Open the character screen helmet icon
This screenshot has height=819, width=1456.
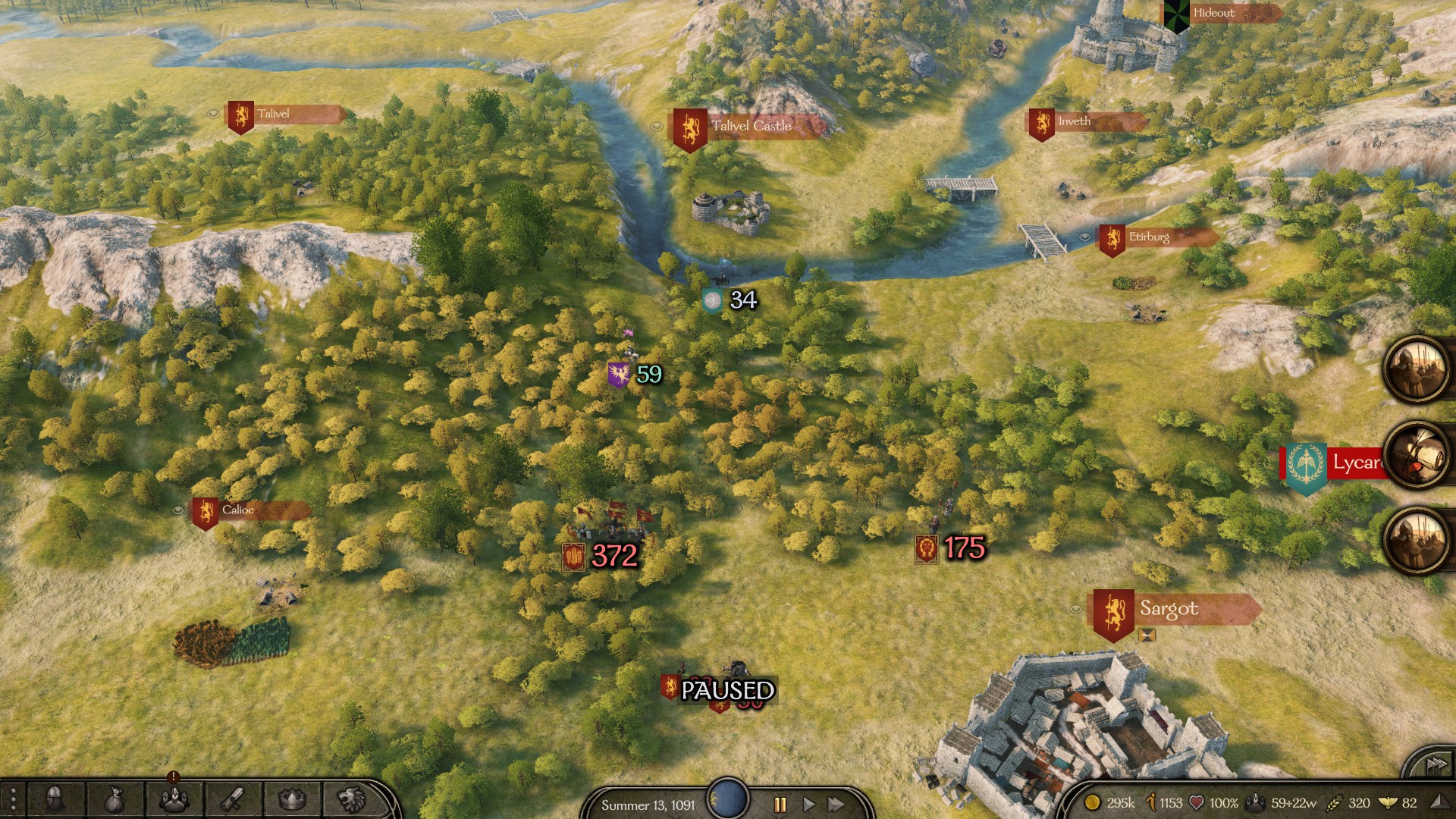pos(55,799)
